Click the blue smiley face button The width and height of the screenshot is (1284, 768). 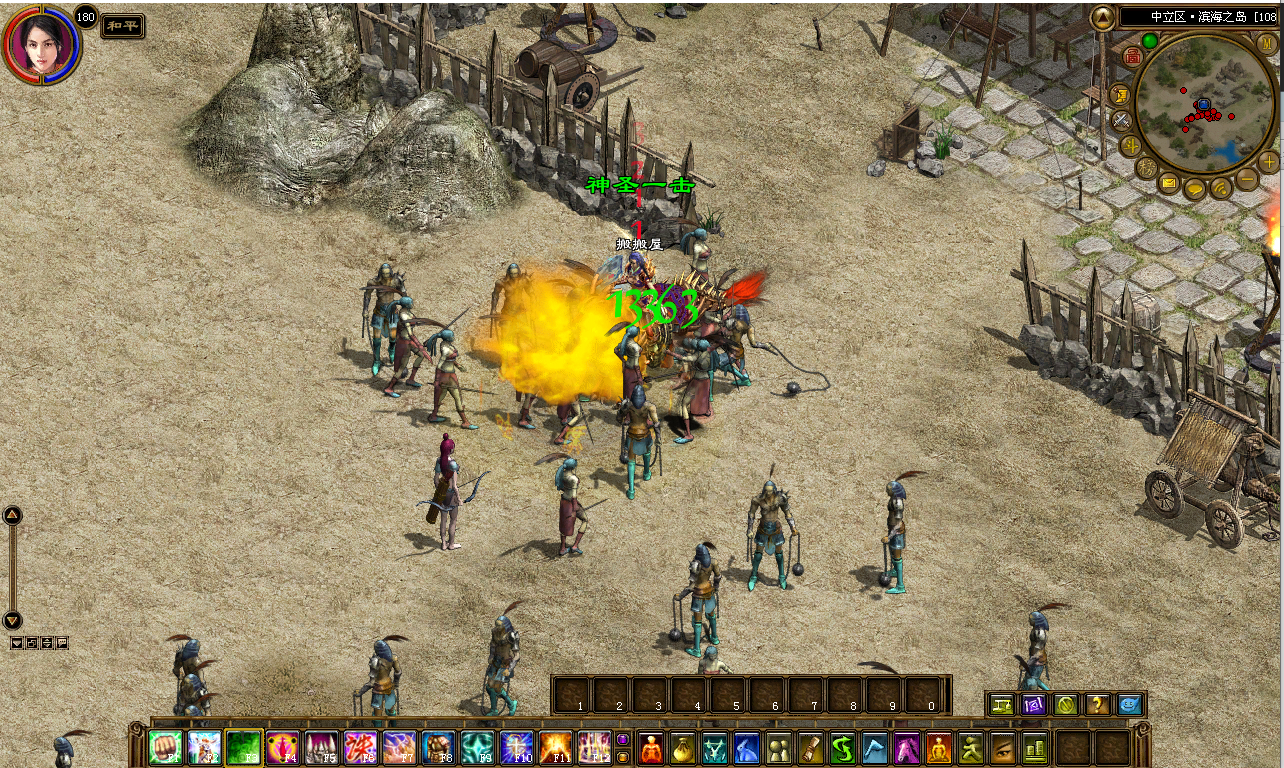[x=1129, y=704]
